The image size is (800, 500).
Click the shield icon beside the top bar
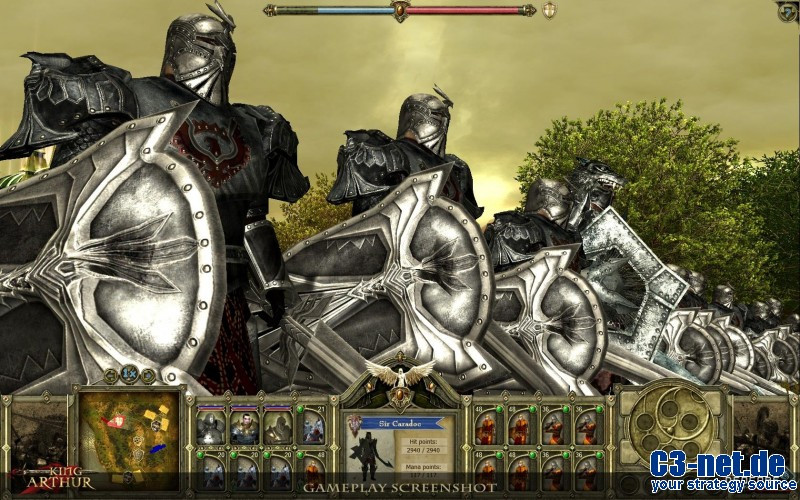(x=549, y=10)
